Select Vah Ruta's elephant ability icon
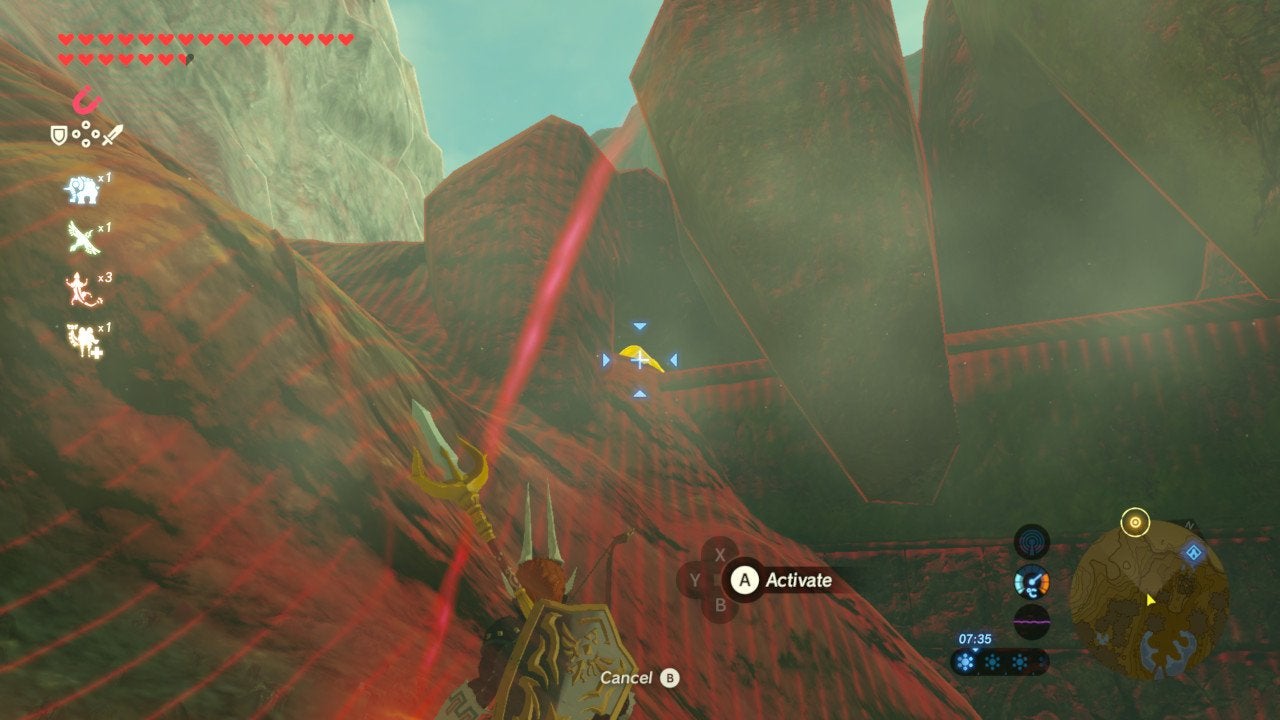1280x720 pixels. click(x=82, y=190)
